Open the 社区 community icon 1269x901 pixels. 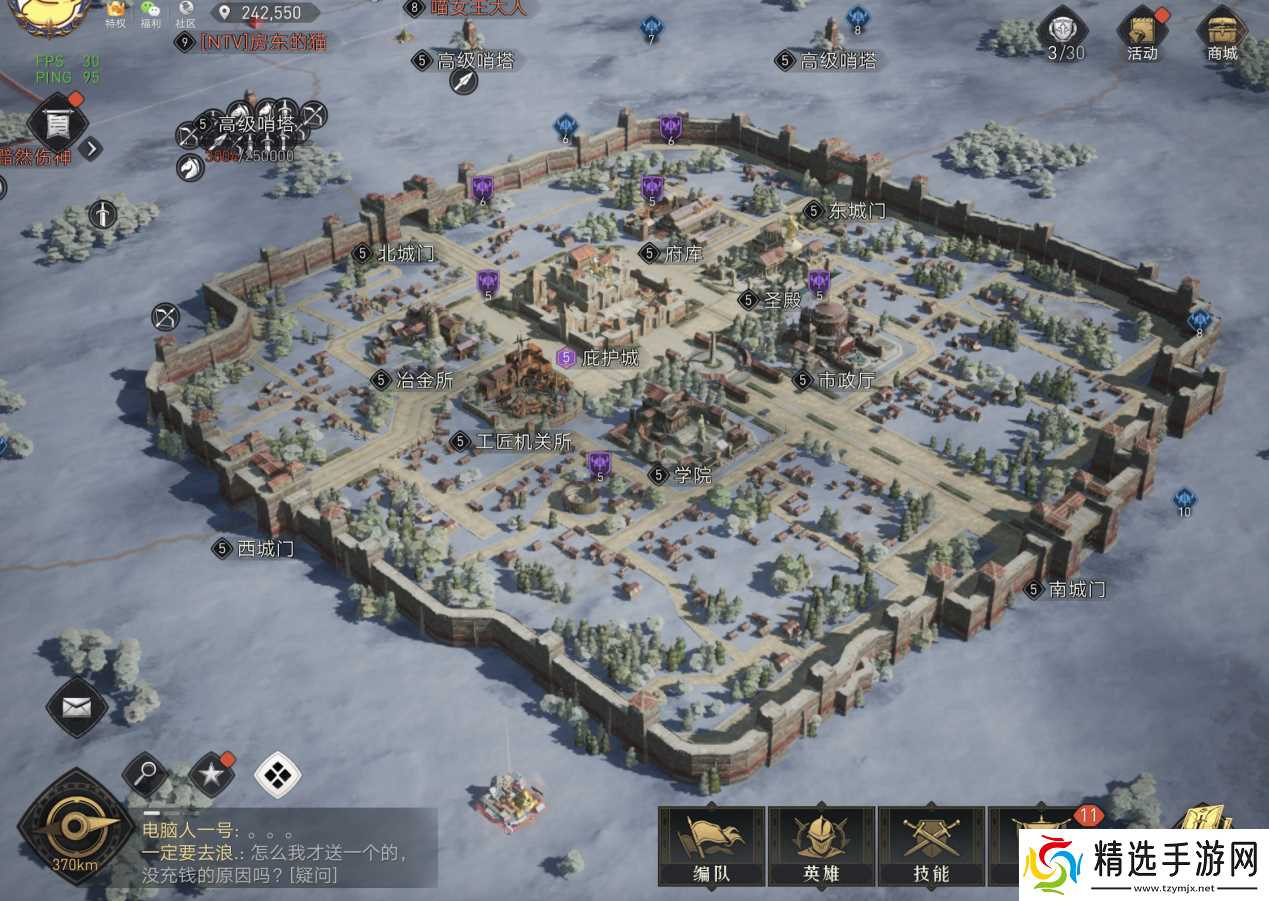[x=186, y=13]
